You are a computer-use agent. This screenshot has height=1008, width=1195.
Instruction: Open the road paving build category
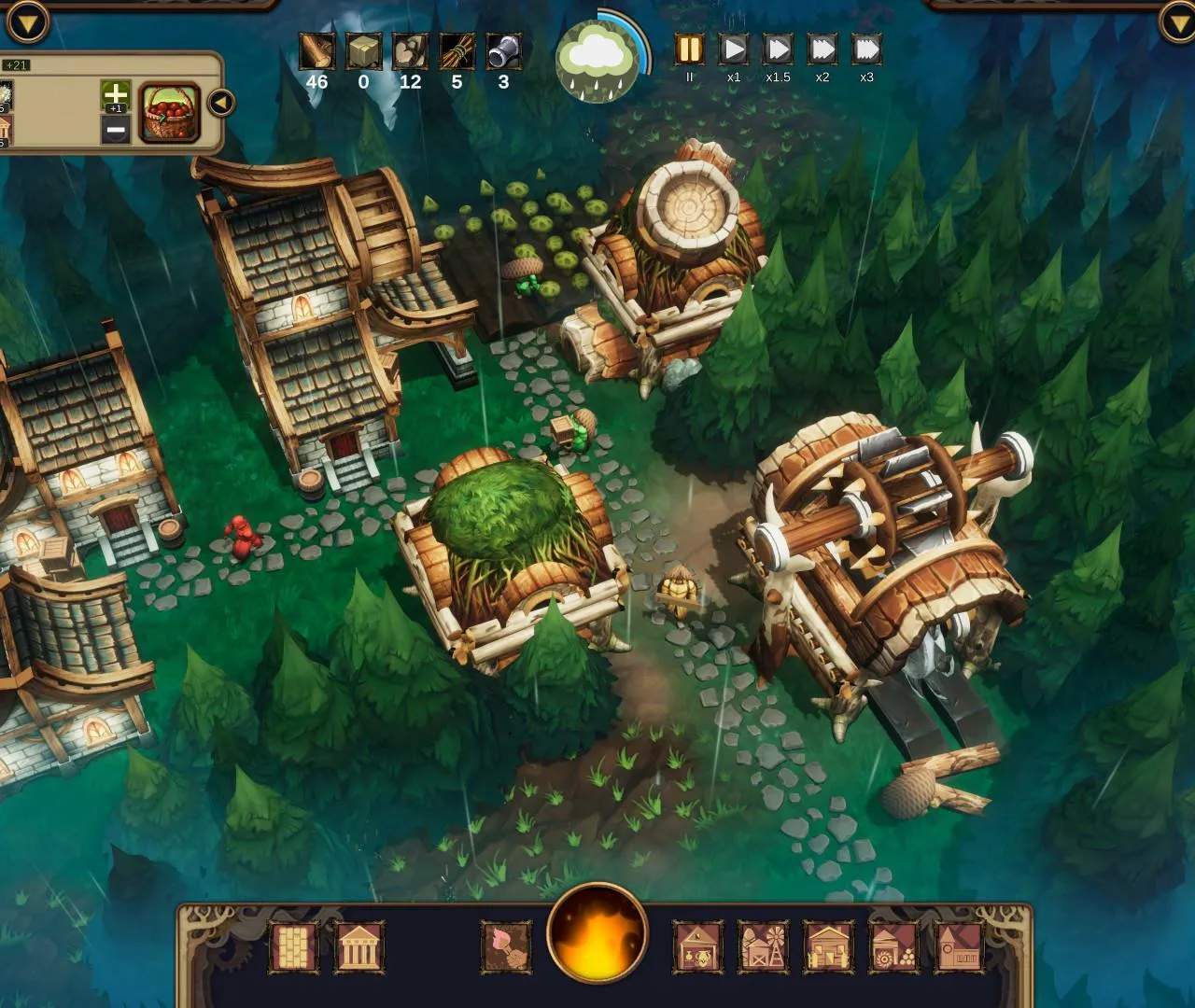[293, 947]
